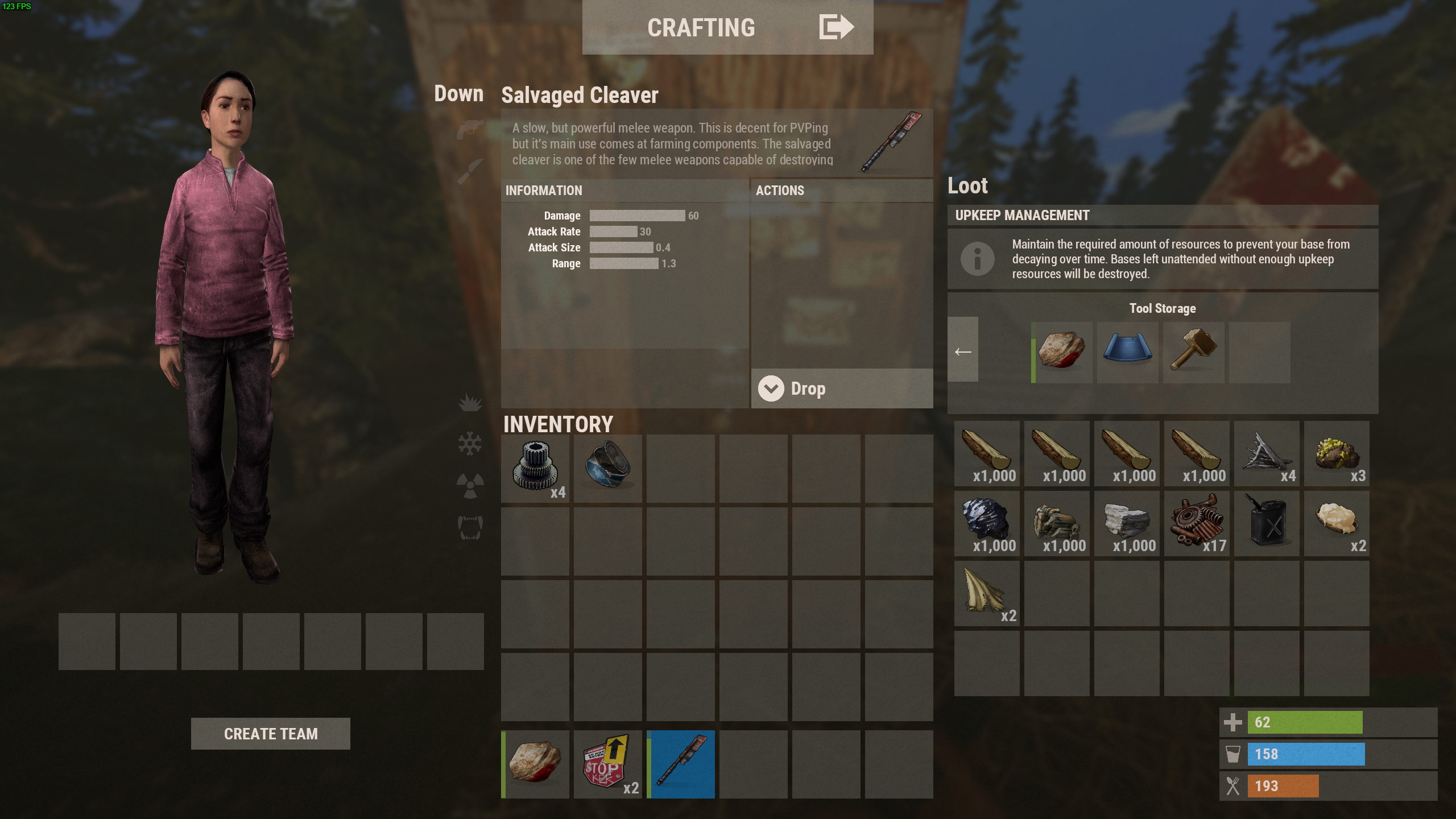
Task: Take the hammer from Tool Storage
Action: (x=1194, y=352)
